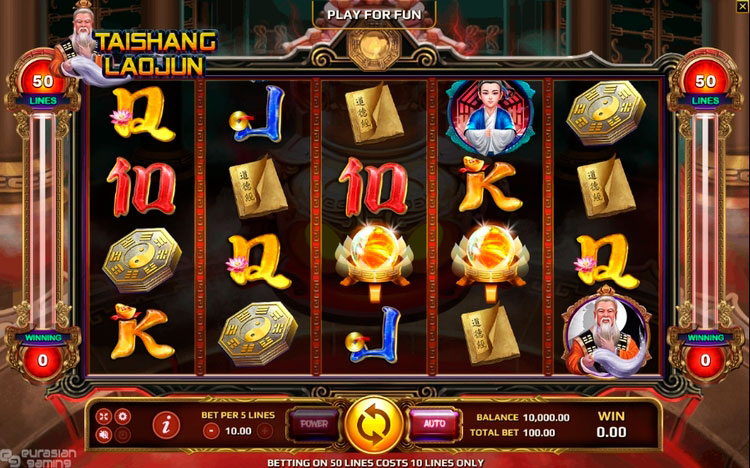Open the info paytable button
Viewport: 750px width, 468px height.
(165, 425)
